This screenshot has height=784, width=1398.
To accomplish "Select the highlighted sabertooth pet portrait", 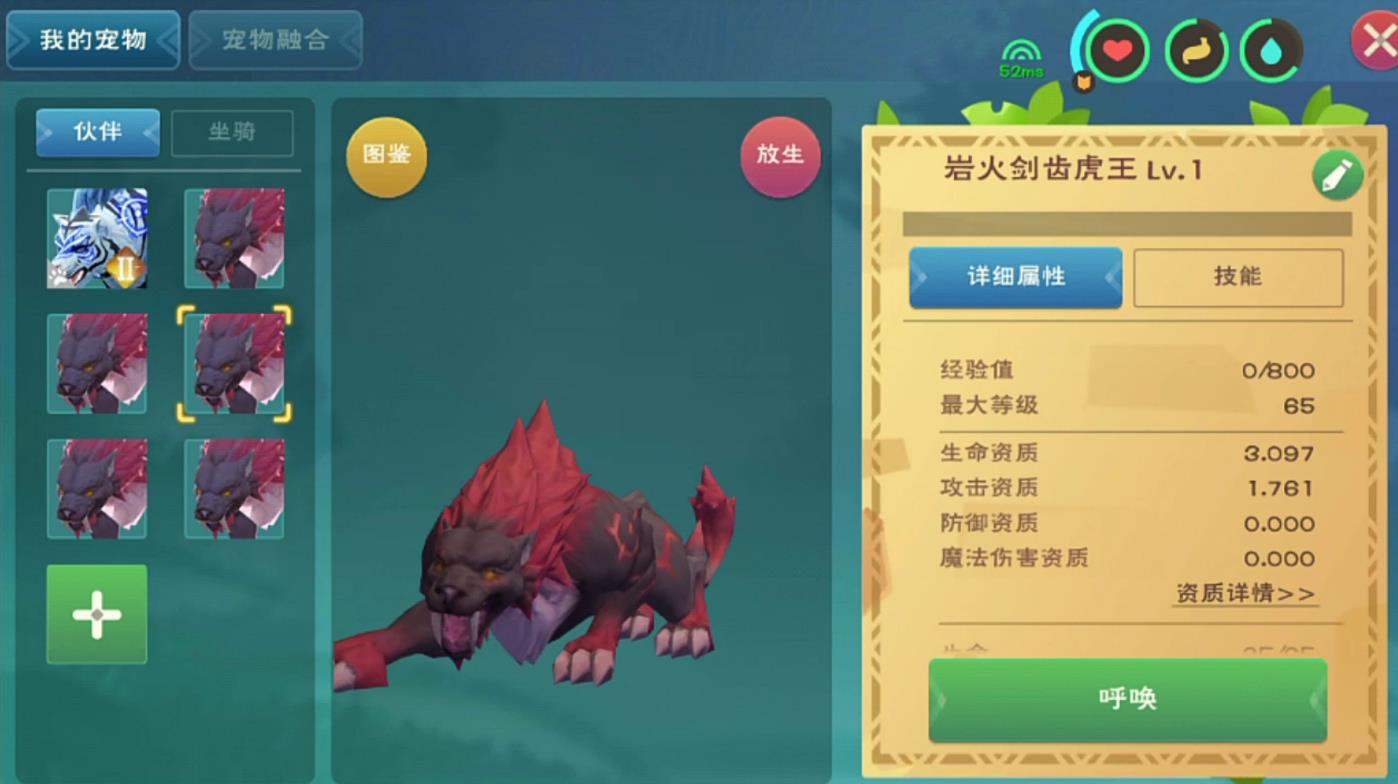I will 234,364.
